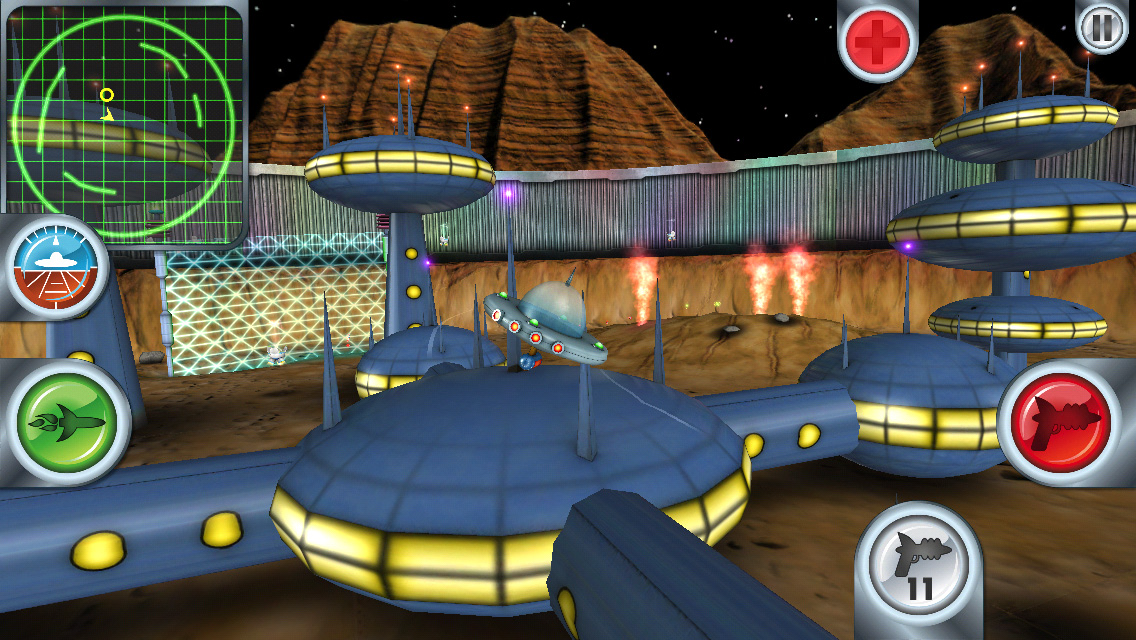Open the green radar minimap
This screenshot has height=640, width=1136.
(124, 122)
